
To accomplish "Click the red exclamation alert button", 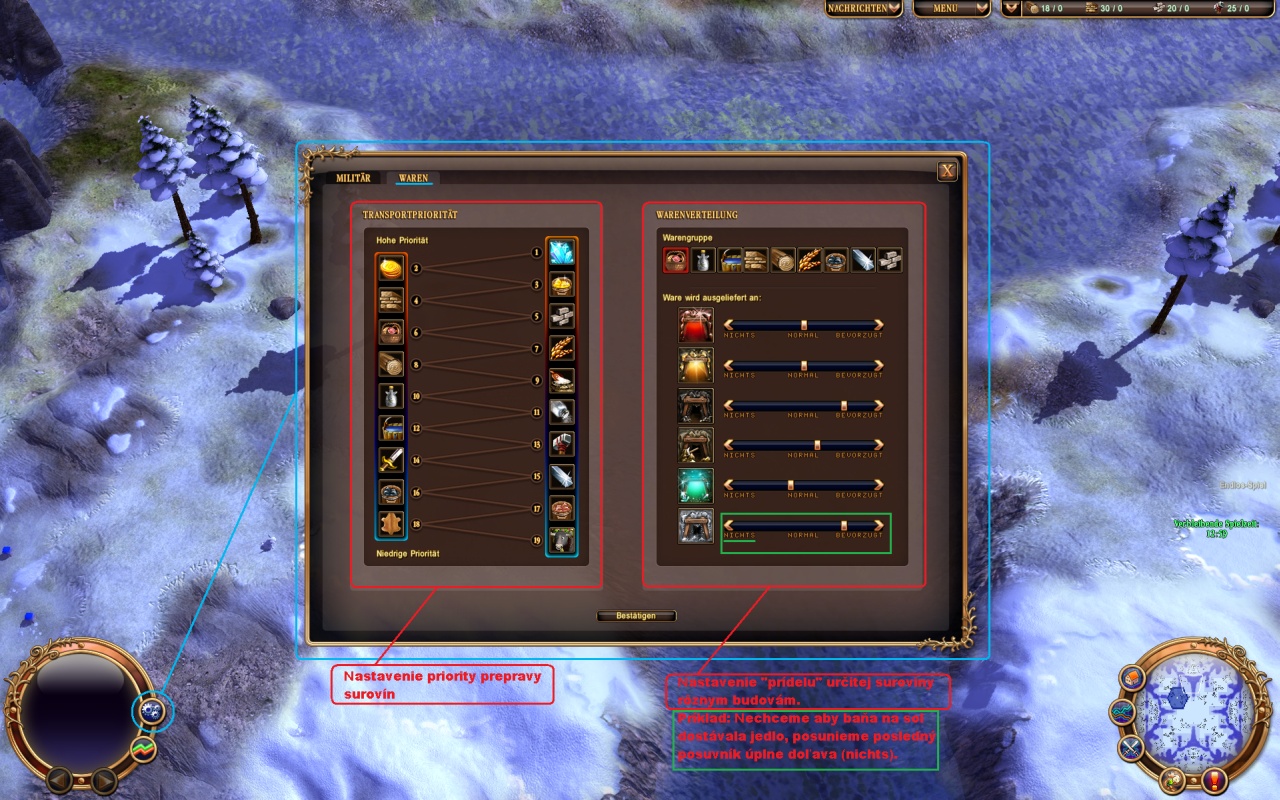I will click(x=1216, y=780).
